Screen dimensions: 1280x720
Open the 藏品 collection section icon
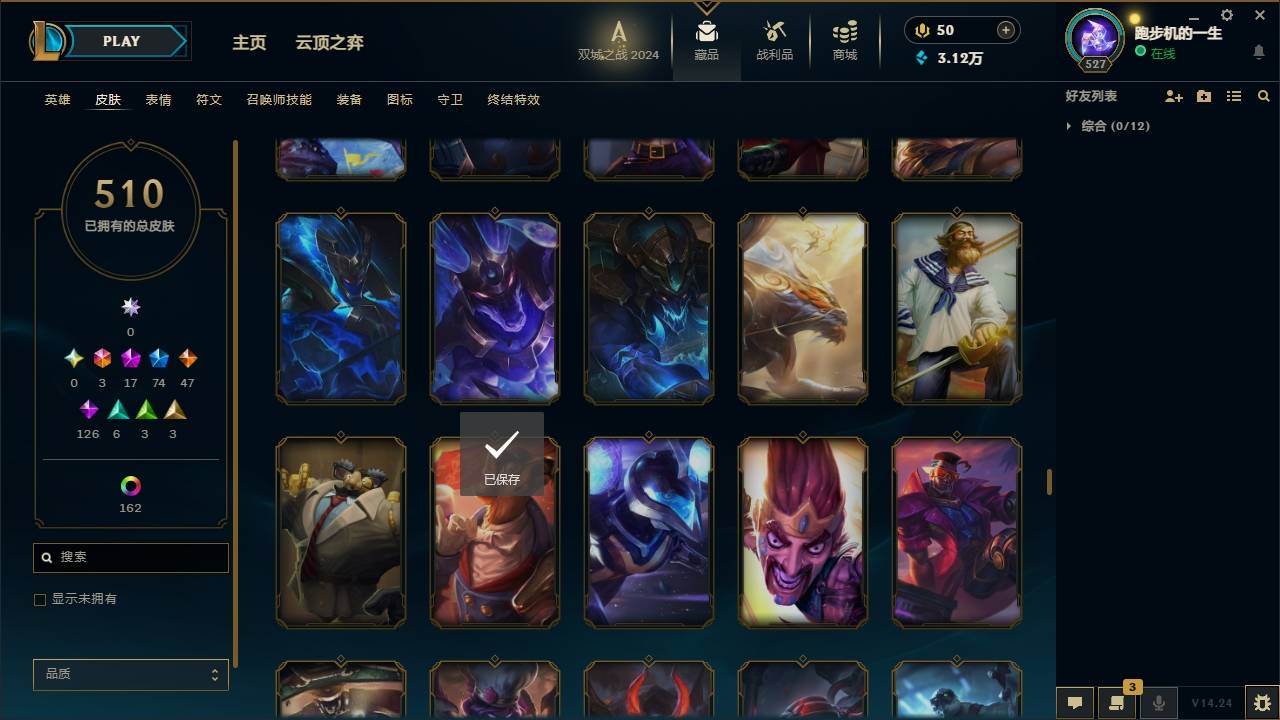(706, 40)
